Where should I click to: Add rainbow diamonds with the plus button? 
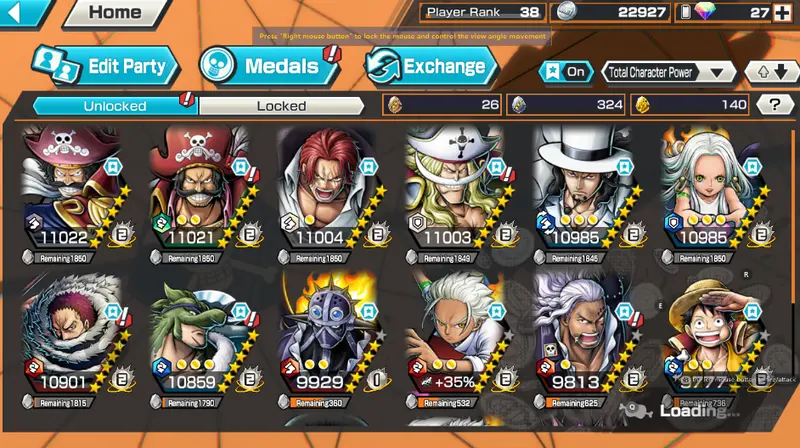780,13
